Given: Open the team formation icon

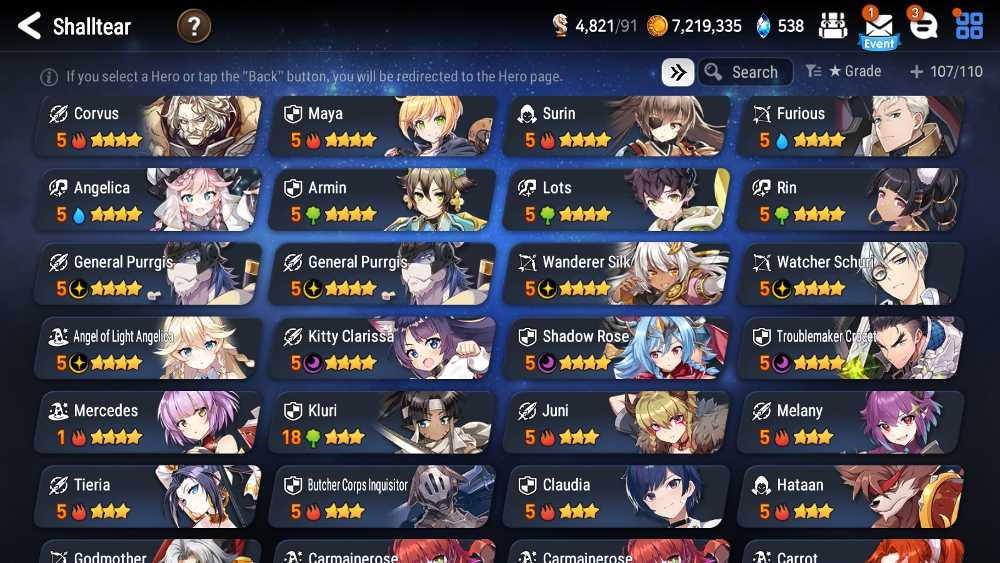Looking at the screenshot, I should (833, 27).
